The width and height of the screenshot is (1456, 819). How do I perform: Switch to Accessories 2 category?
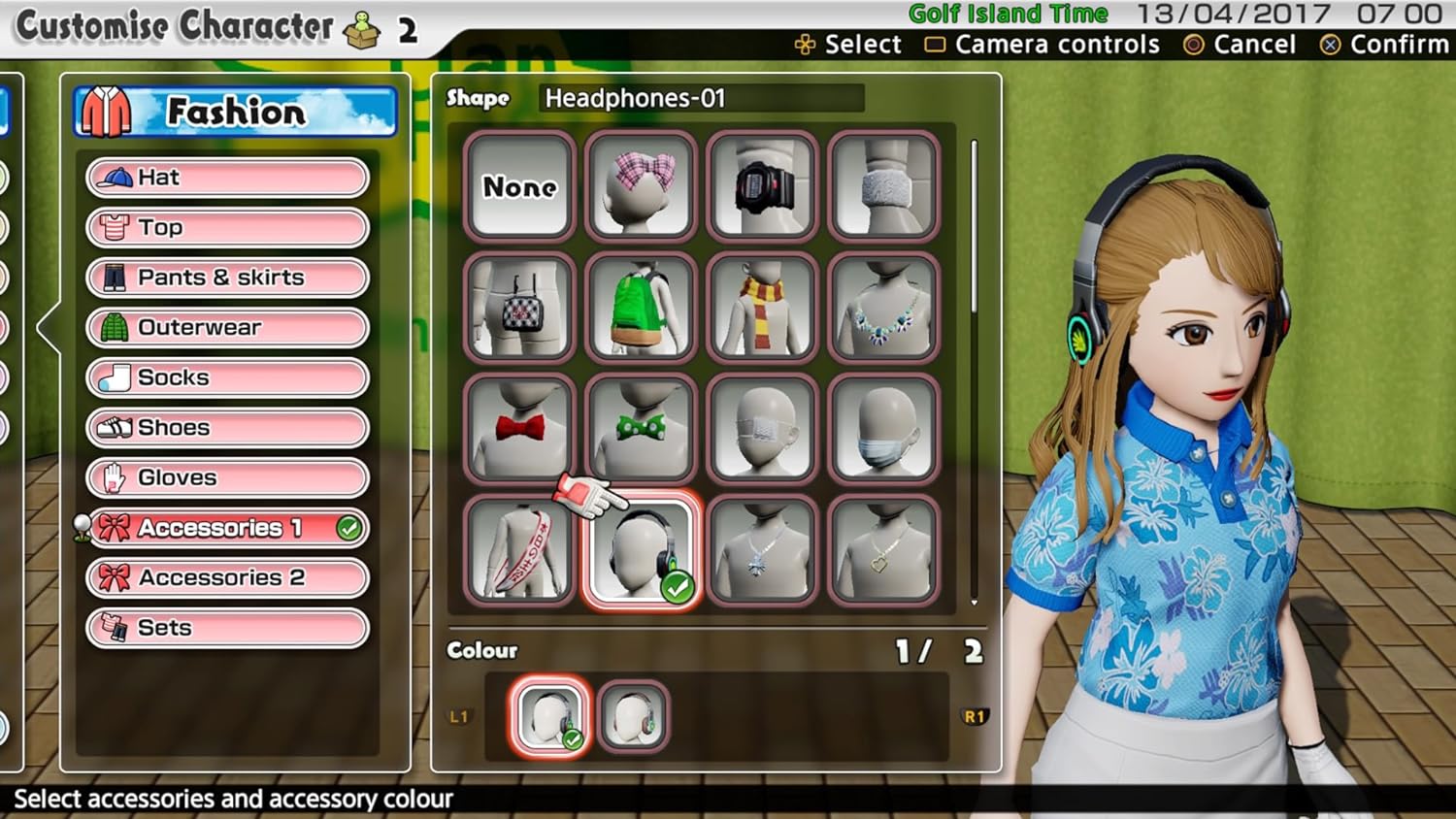click(227, 578)
